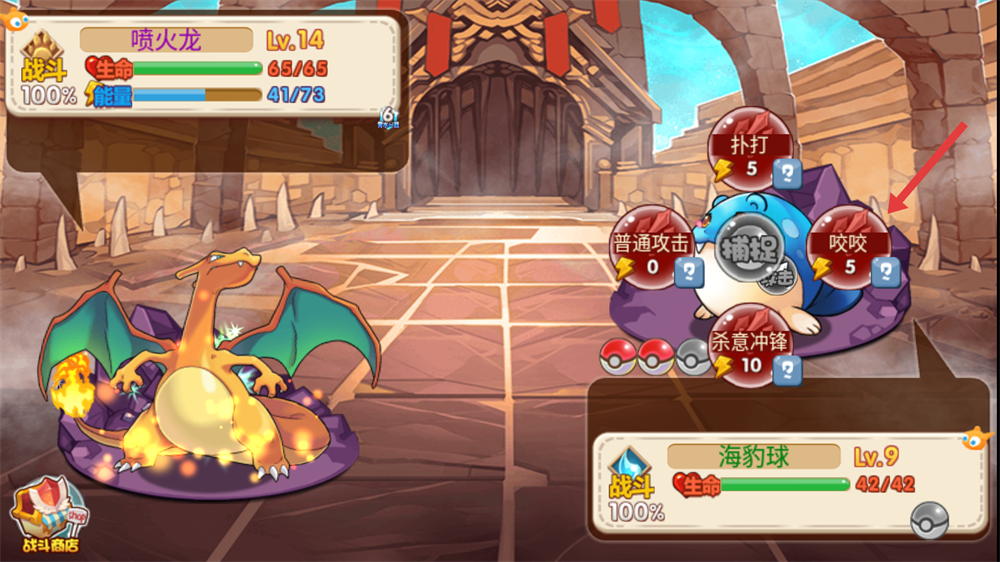Show info for the 咬咬 skill
This screenshot has height=562, width=1000.
885,270
